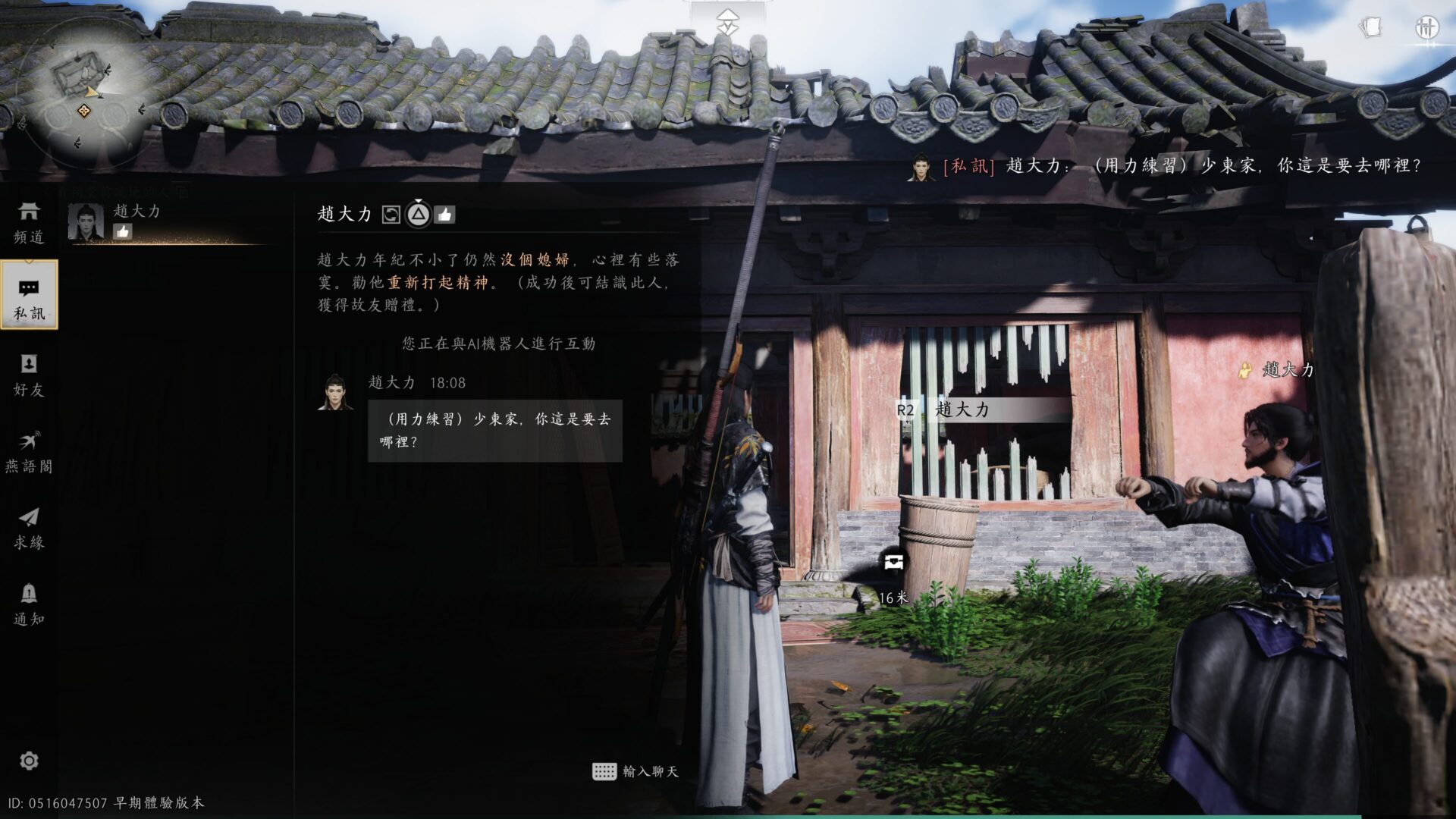This screenshot has height=819, width=1456.
Task: View the 通知 notifications tab
Action: pos(29,604)
